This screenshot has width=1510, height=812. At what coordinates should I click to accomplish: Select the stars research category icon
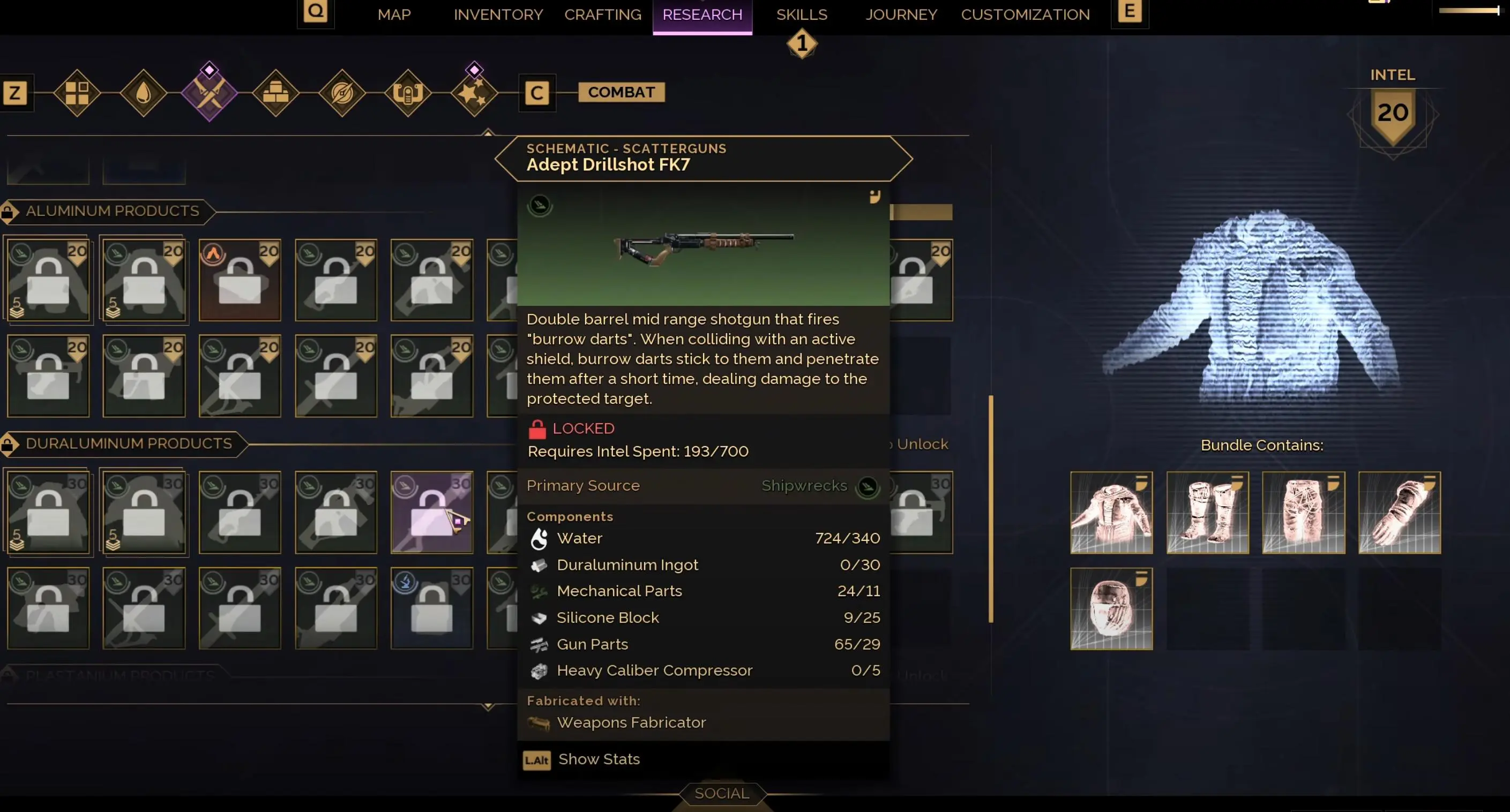(475, 93)
